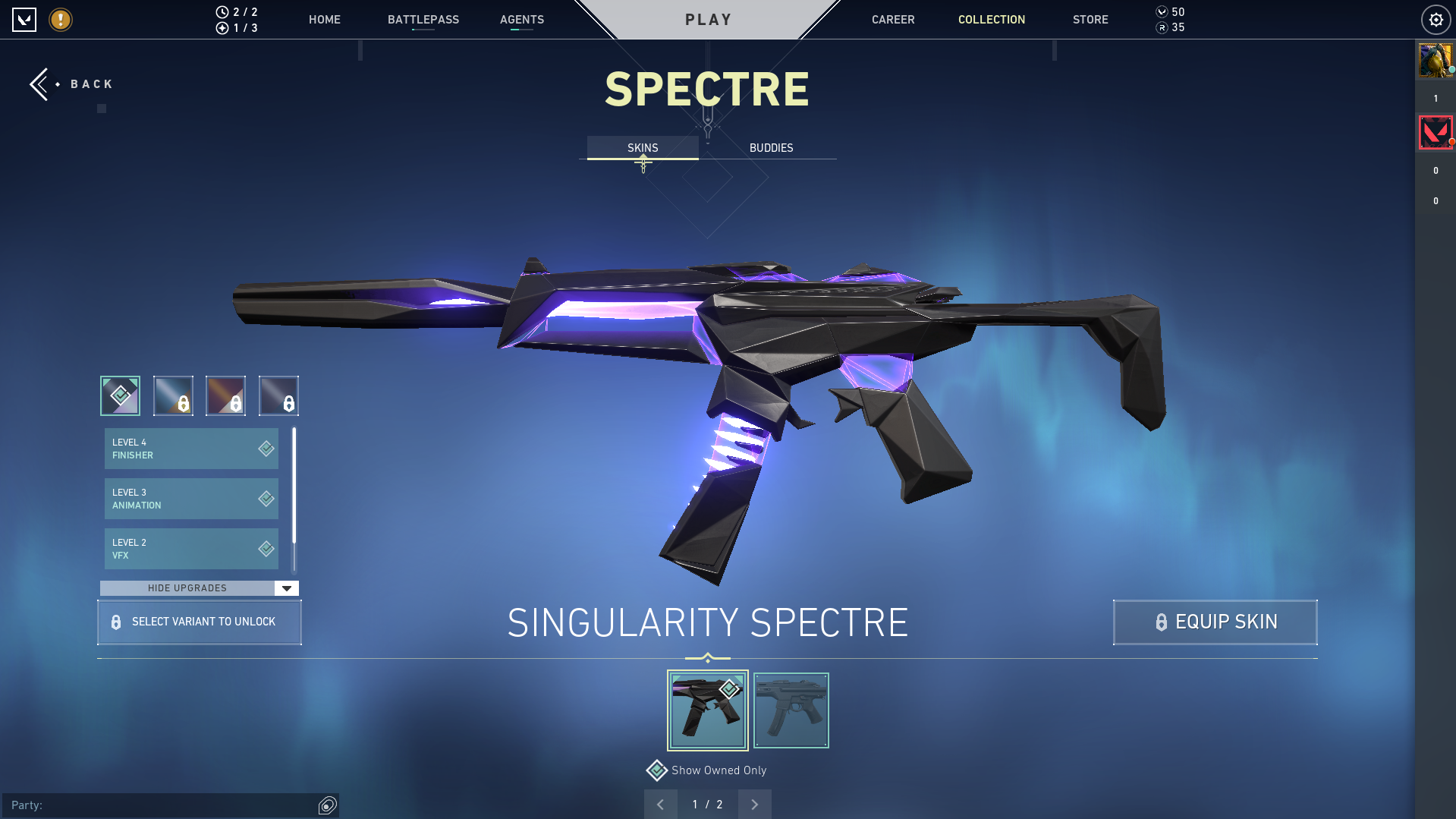Open the settings gear menu
Viewport: 1456px width, 819px height.
[x=1436, y=19]
